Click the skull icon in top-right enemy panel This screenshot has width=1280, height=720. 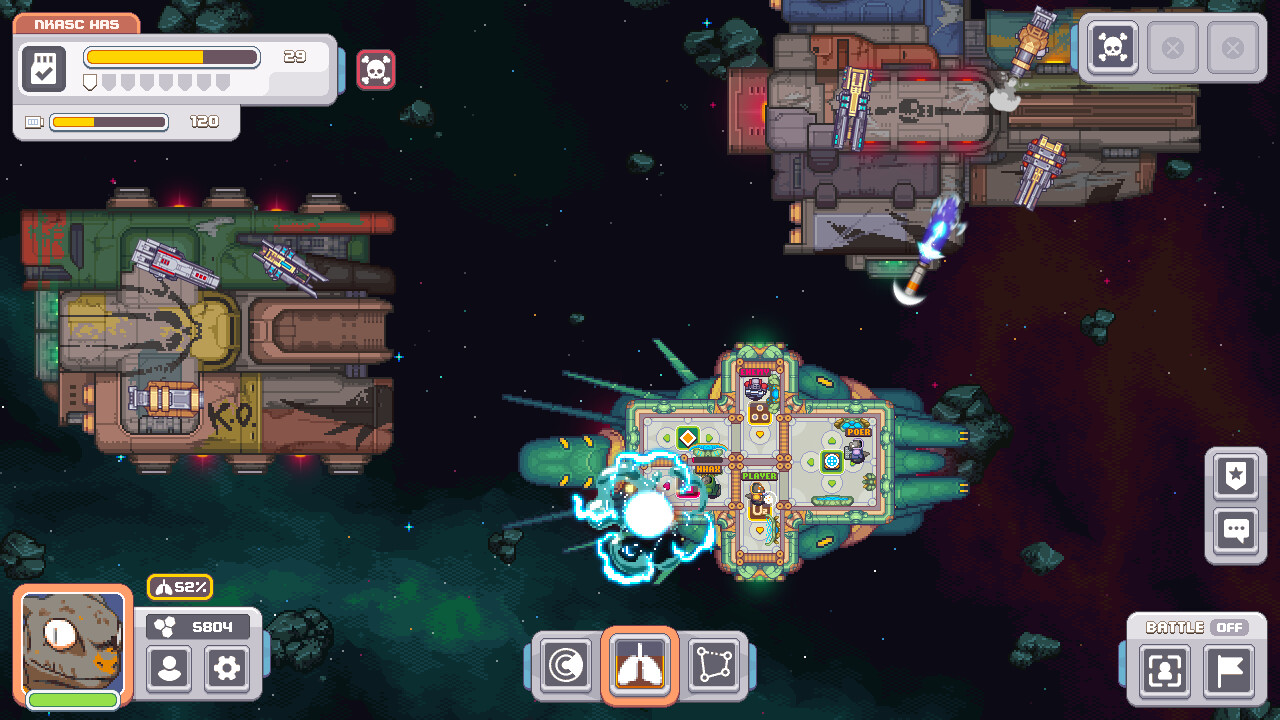coord(1110,46)
